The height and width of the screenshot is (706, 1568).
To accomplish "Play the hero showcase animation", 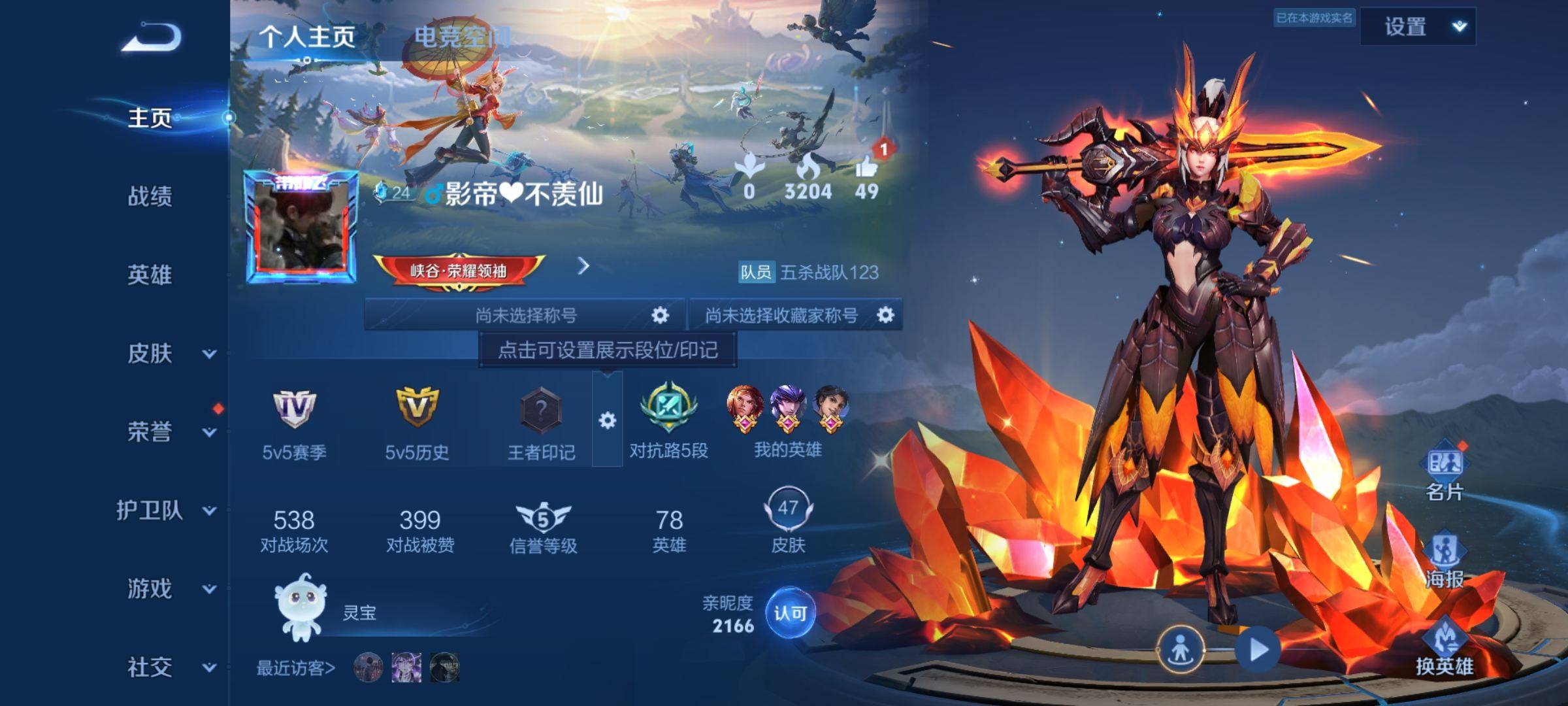I will 1257,650.
